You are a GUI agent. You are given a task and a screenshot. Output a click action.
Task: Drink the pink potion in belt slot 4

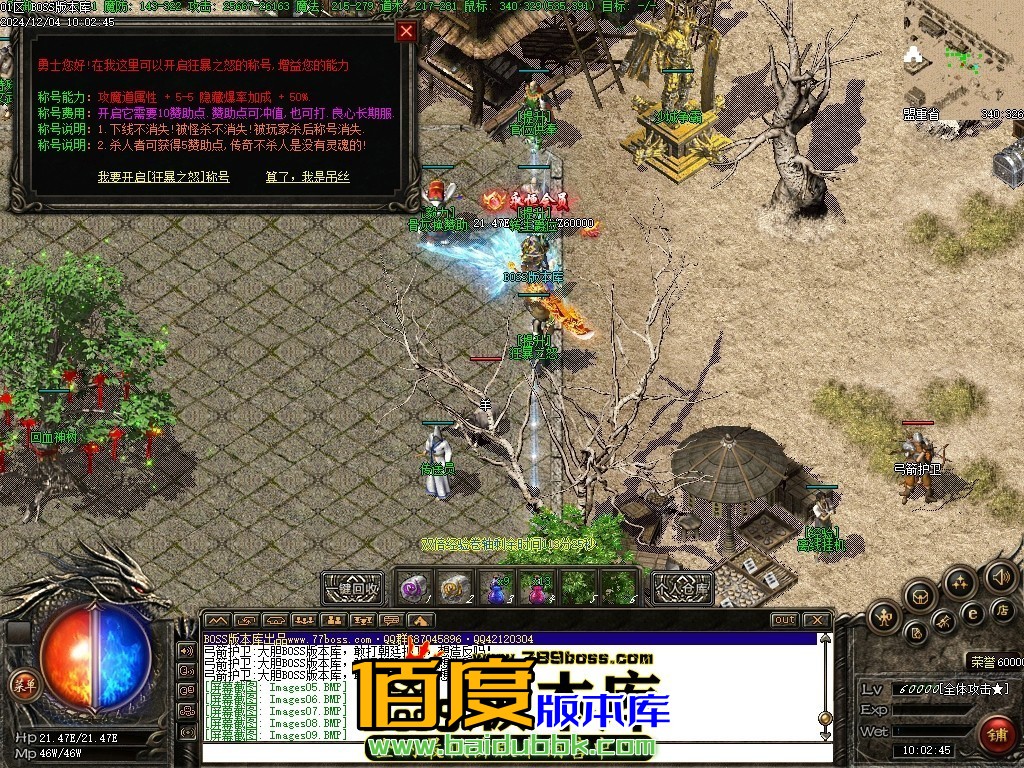point(538,588)
